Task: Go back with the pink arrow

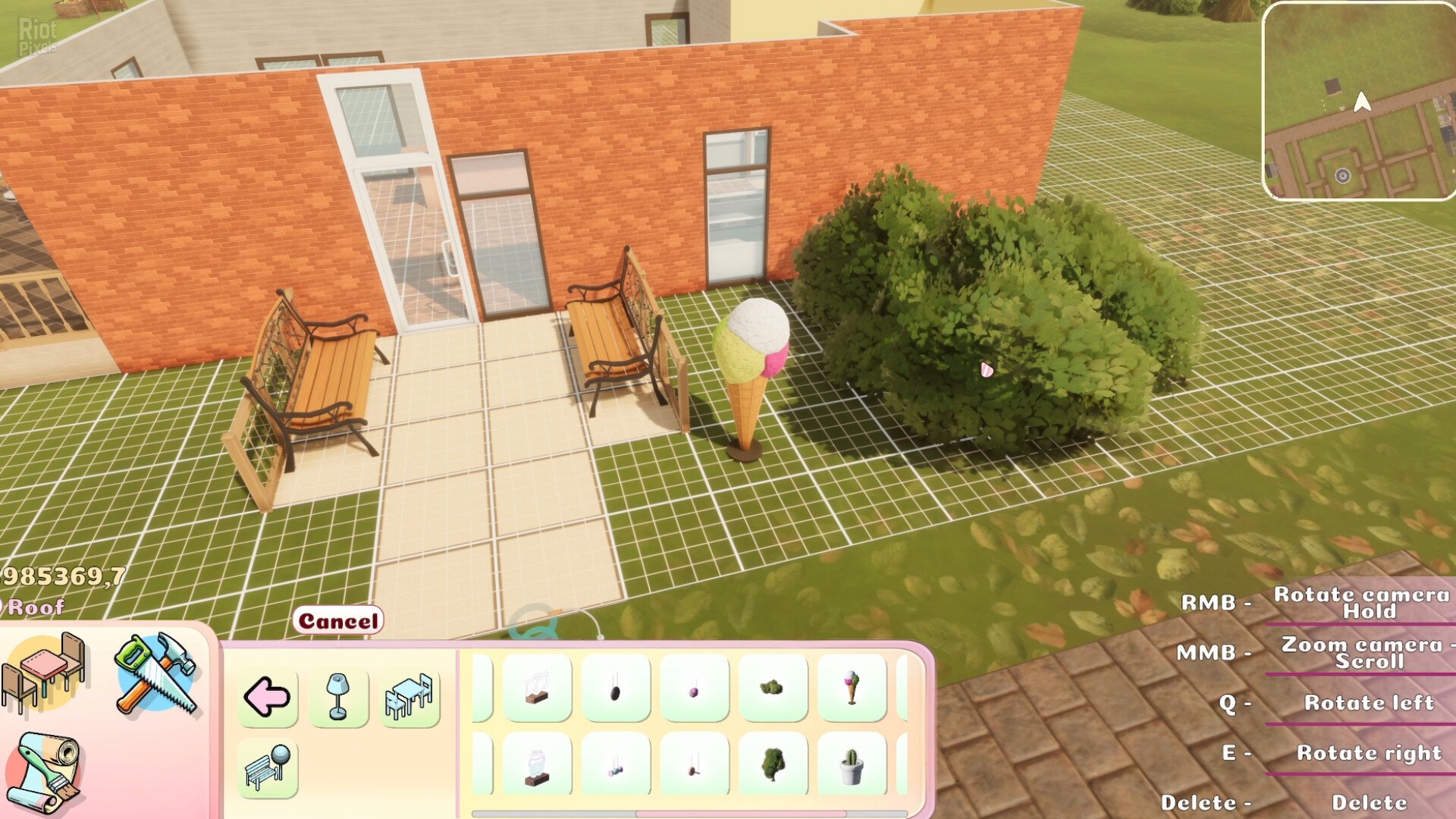Action: pos(267,697)
